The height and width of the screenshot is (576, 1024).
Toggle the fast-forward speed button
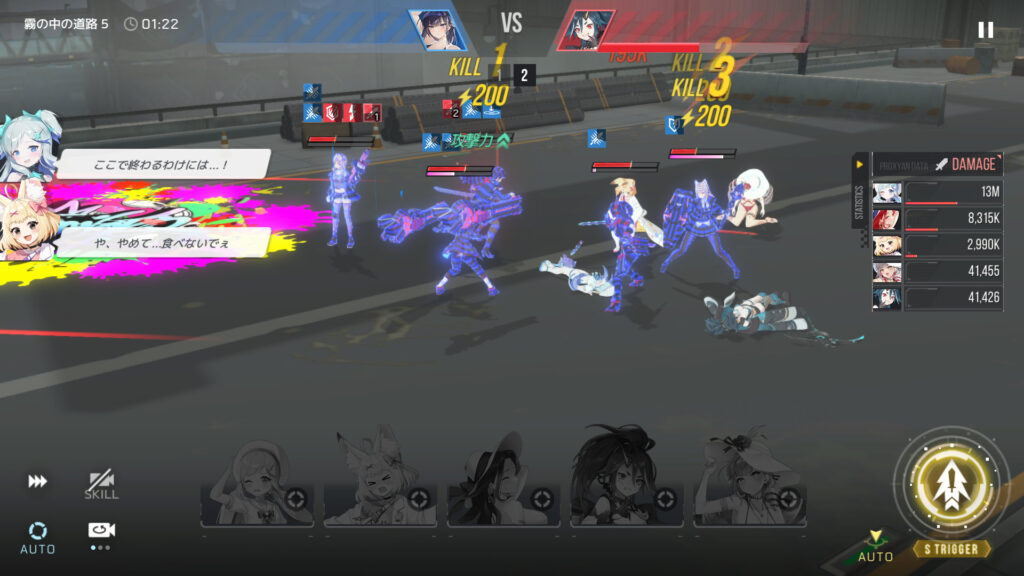pyautogui.click(x=37, y=481)
